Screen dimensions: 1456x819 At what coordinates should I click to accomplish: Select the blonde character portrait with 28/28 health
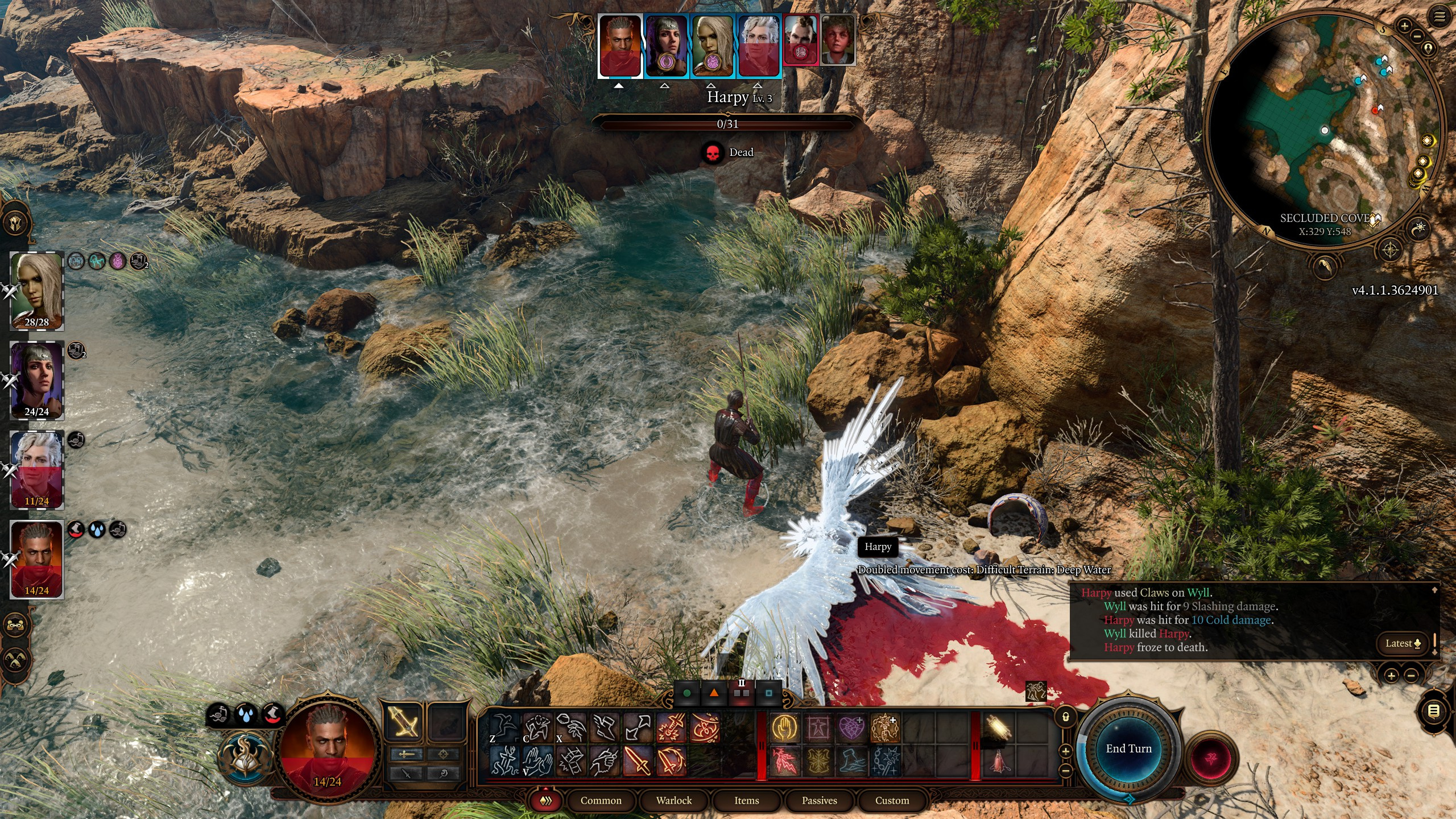pyautogui.click(x=37, y=291)
